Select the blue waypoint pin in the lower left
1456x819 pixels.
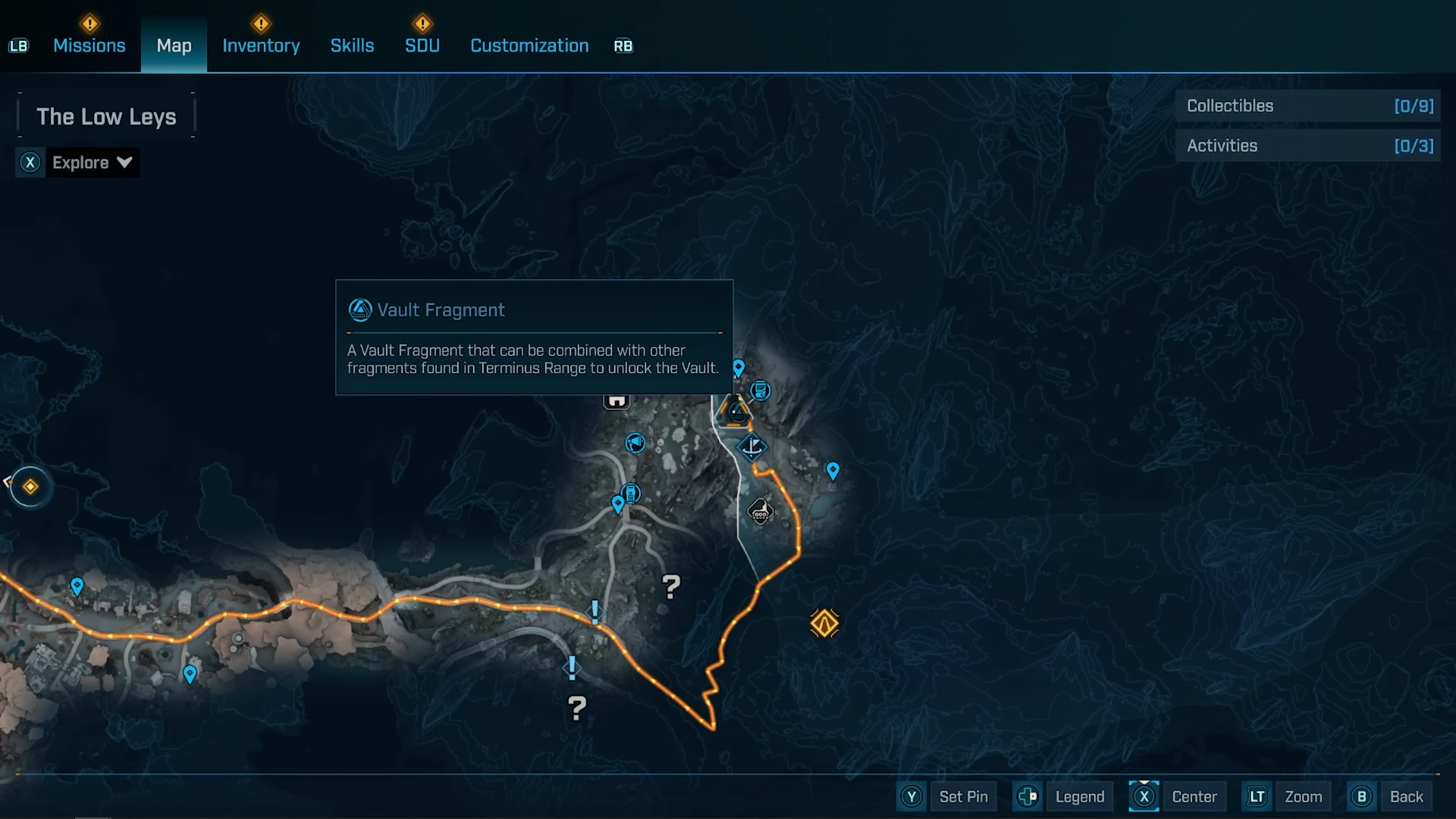(x=190, y=673)
